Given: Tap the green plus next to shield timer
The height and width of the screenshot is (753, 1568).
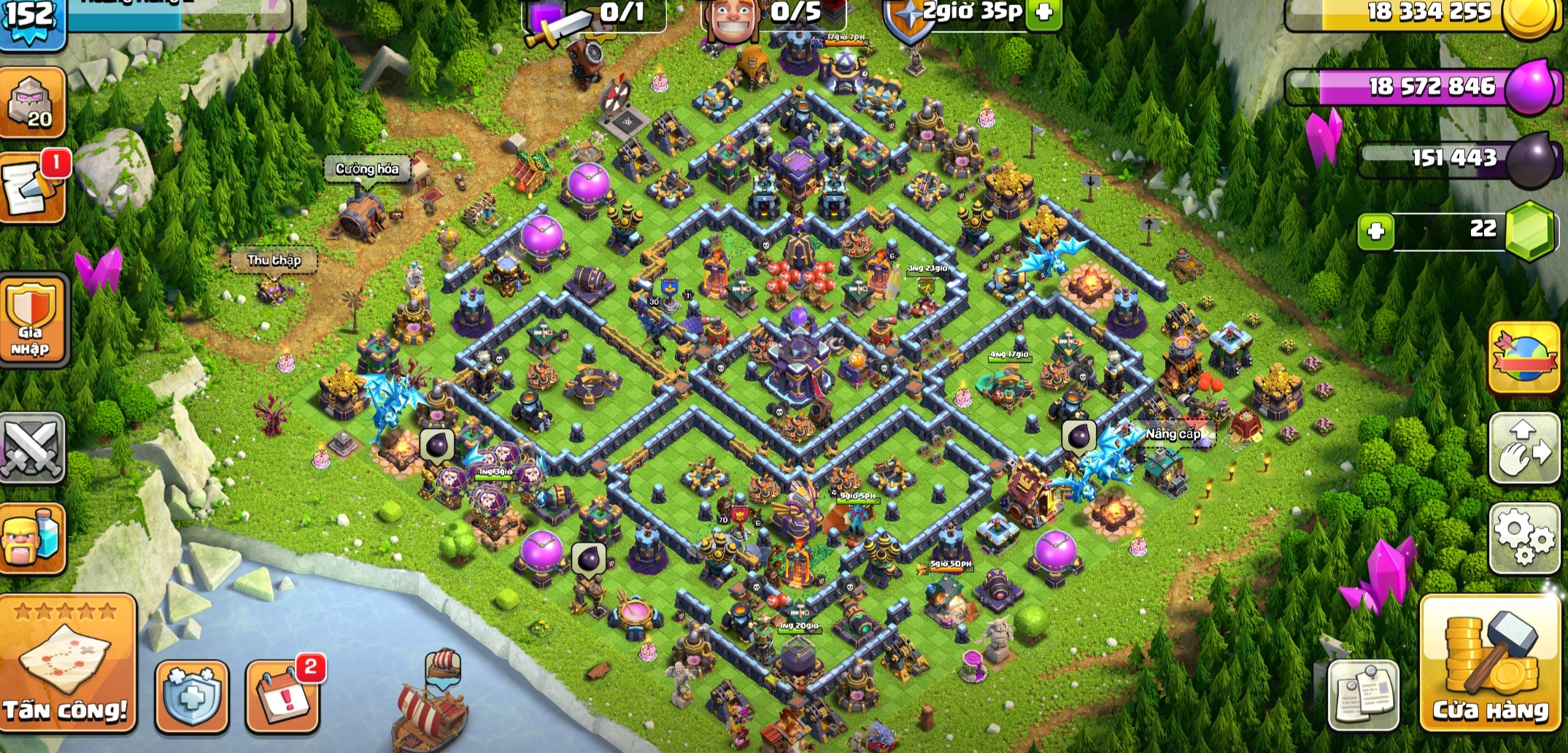Looking at the screenshot, I should (x=1043, y=12).
